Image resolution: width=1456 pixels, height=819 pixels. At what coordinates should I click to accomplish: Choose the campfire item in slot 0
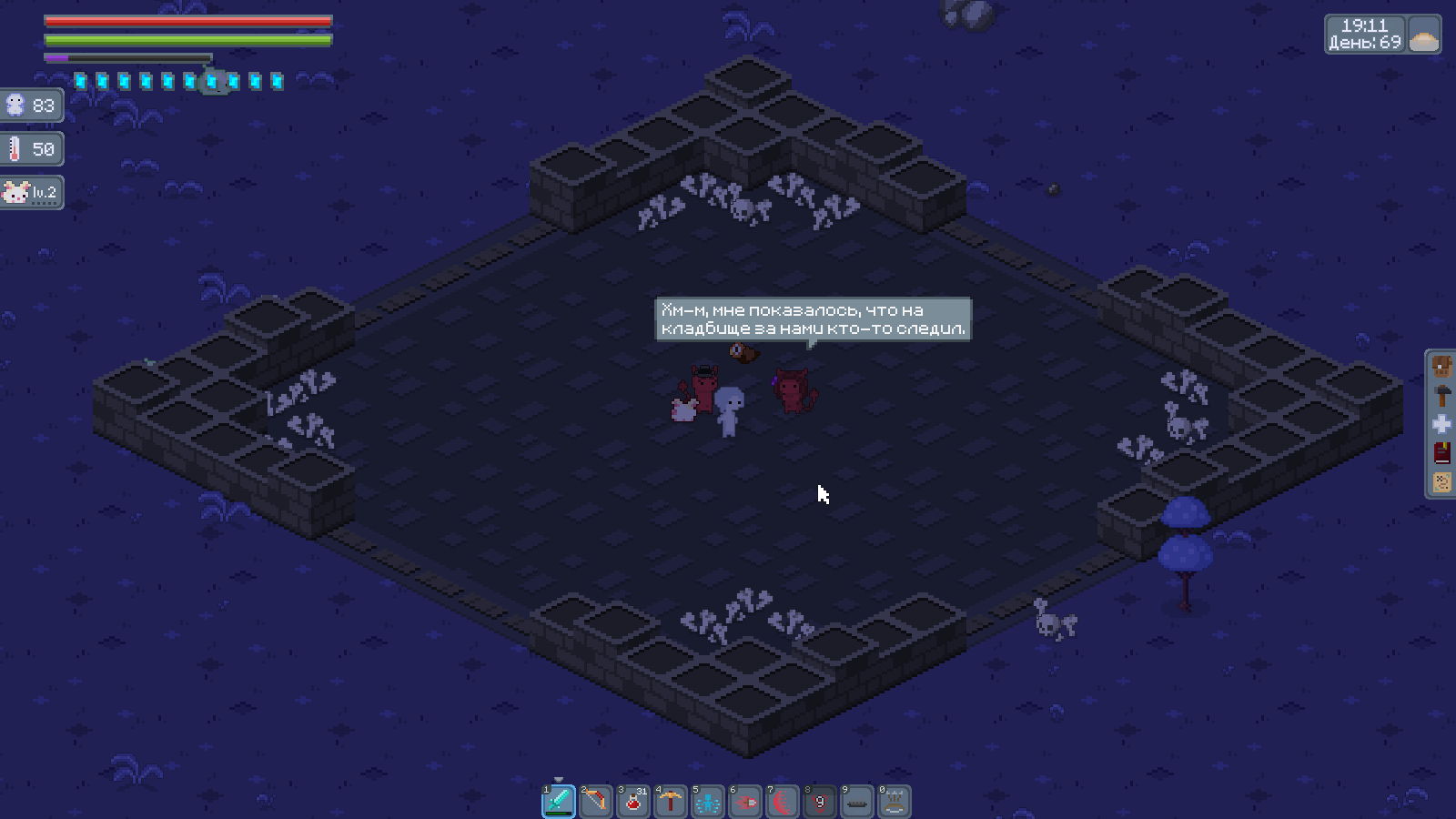pyautogui.click(x=895, y=802)
